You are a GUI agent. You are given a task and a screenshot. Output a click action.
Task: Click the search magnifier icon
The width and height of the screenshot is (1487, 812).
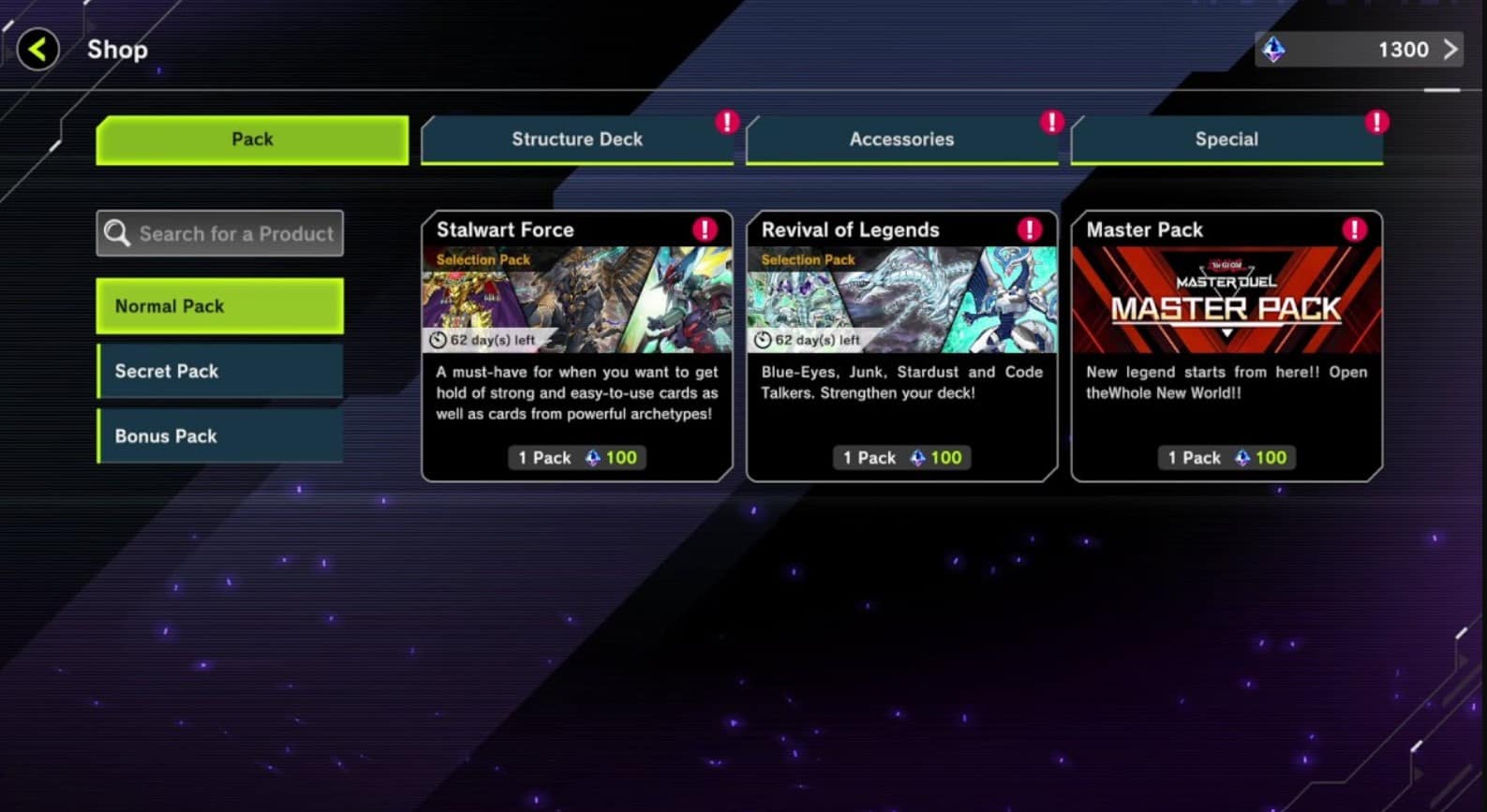point(118,233)
